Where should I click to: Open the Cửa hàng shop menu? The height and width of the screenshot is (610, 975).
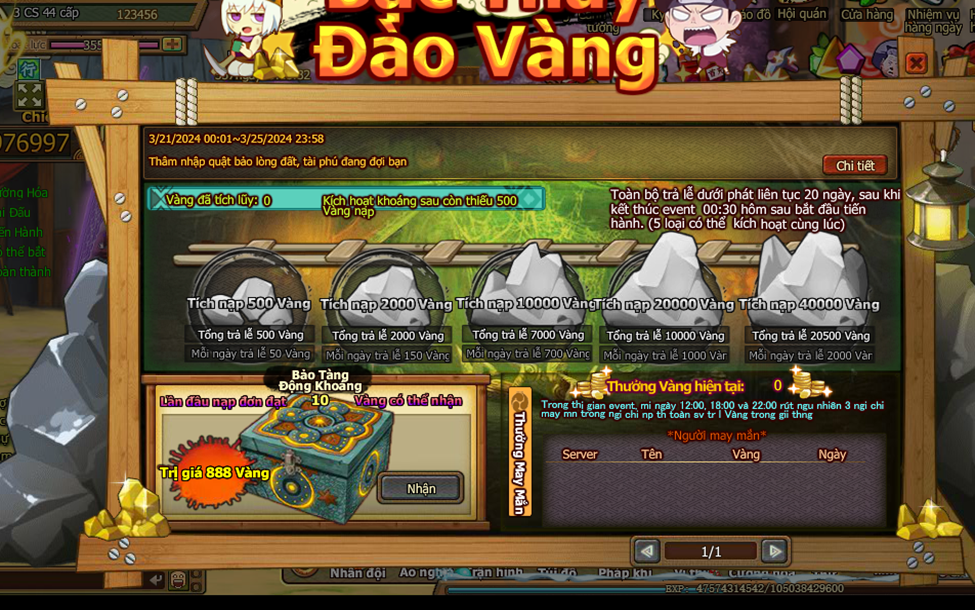coord(866,15)
